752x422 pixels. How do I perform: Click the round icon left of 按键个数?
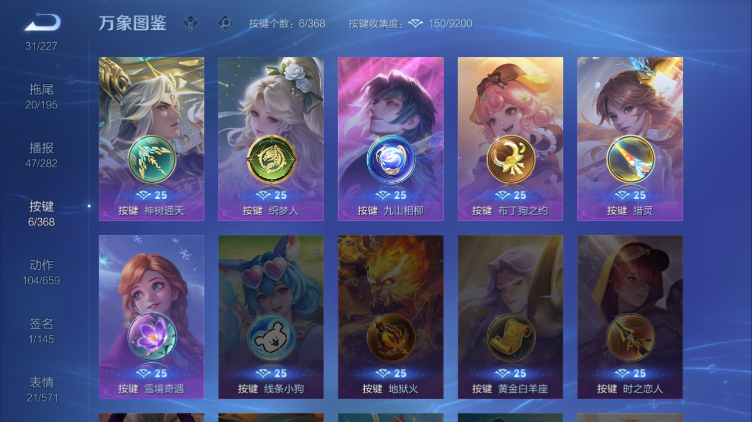[x=224, y=22]
